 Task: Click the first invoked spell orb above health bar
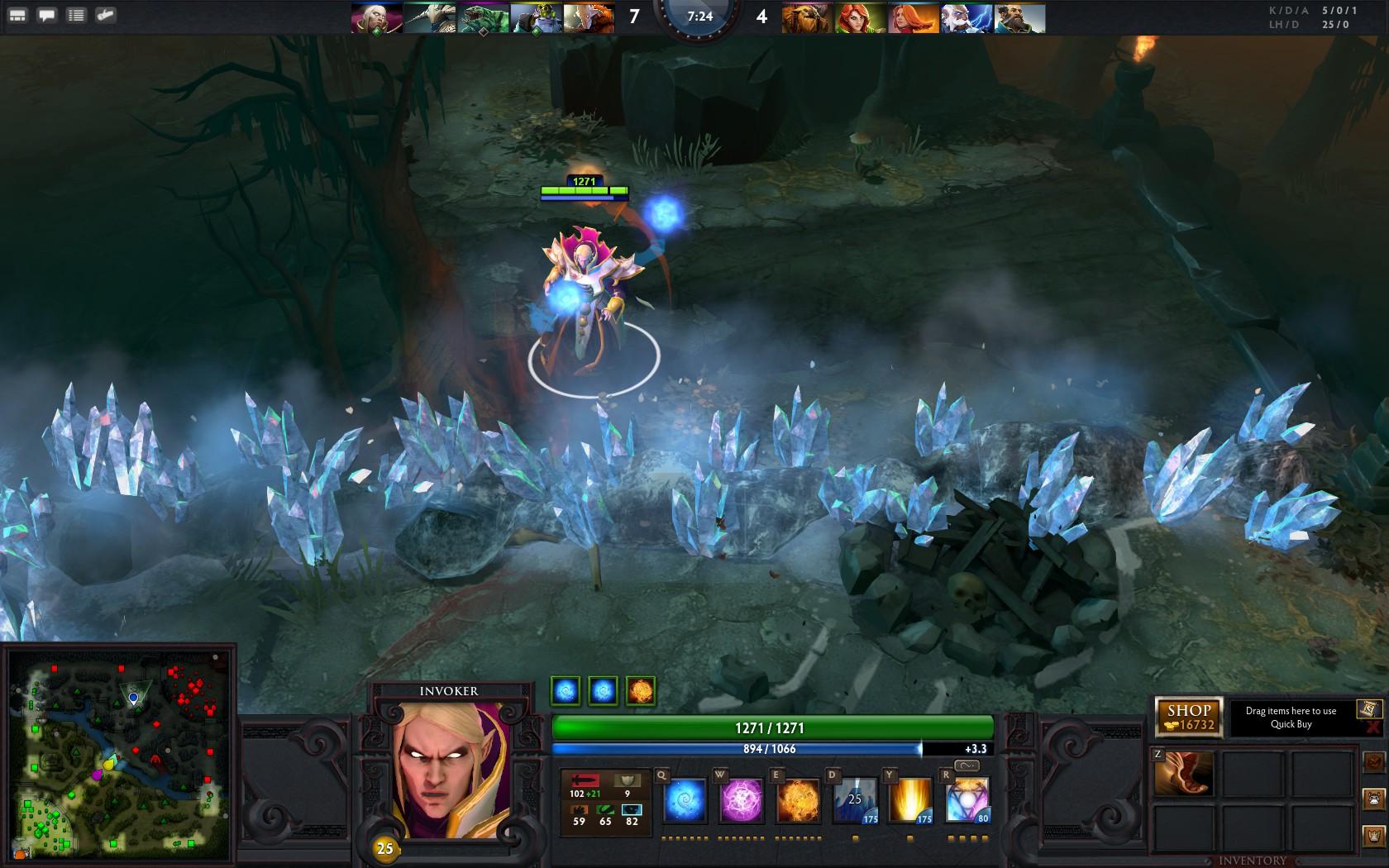pyautogui.click(x=566, y=691)
